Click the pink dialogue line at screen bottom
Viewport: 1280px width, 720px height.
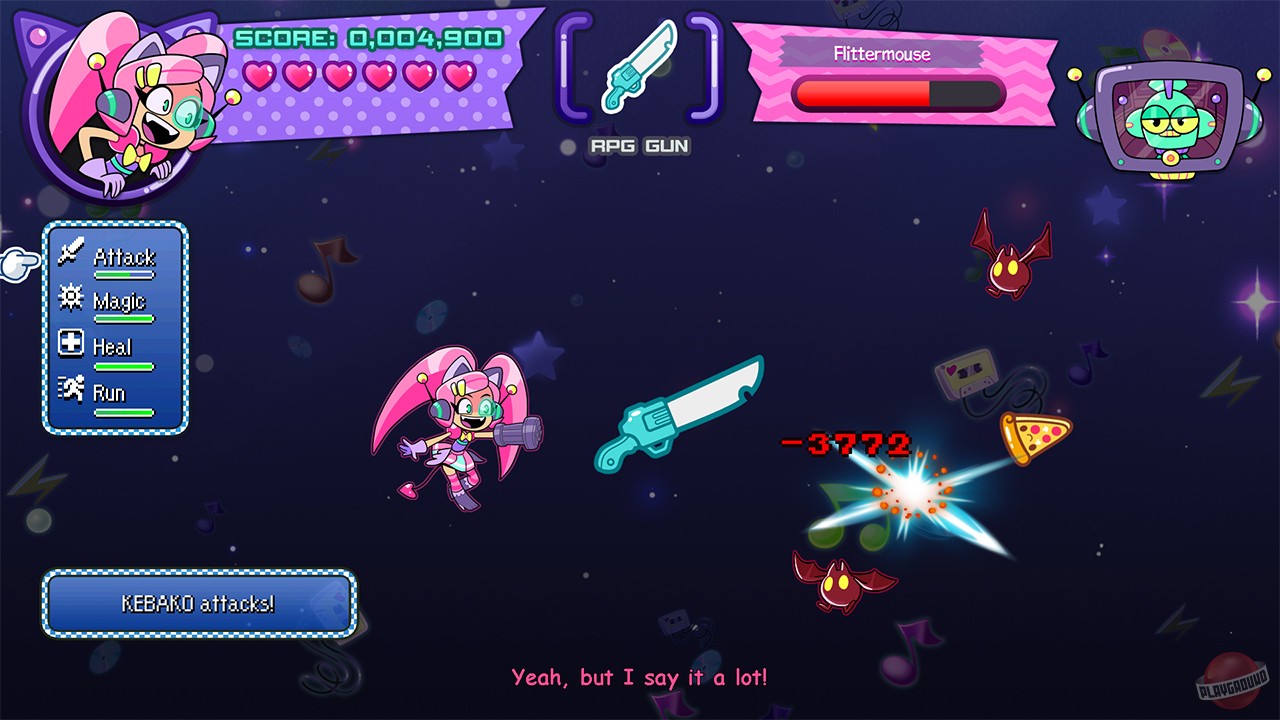(640, 677)
